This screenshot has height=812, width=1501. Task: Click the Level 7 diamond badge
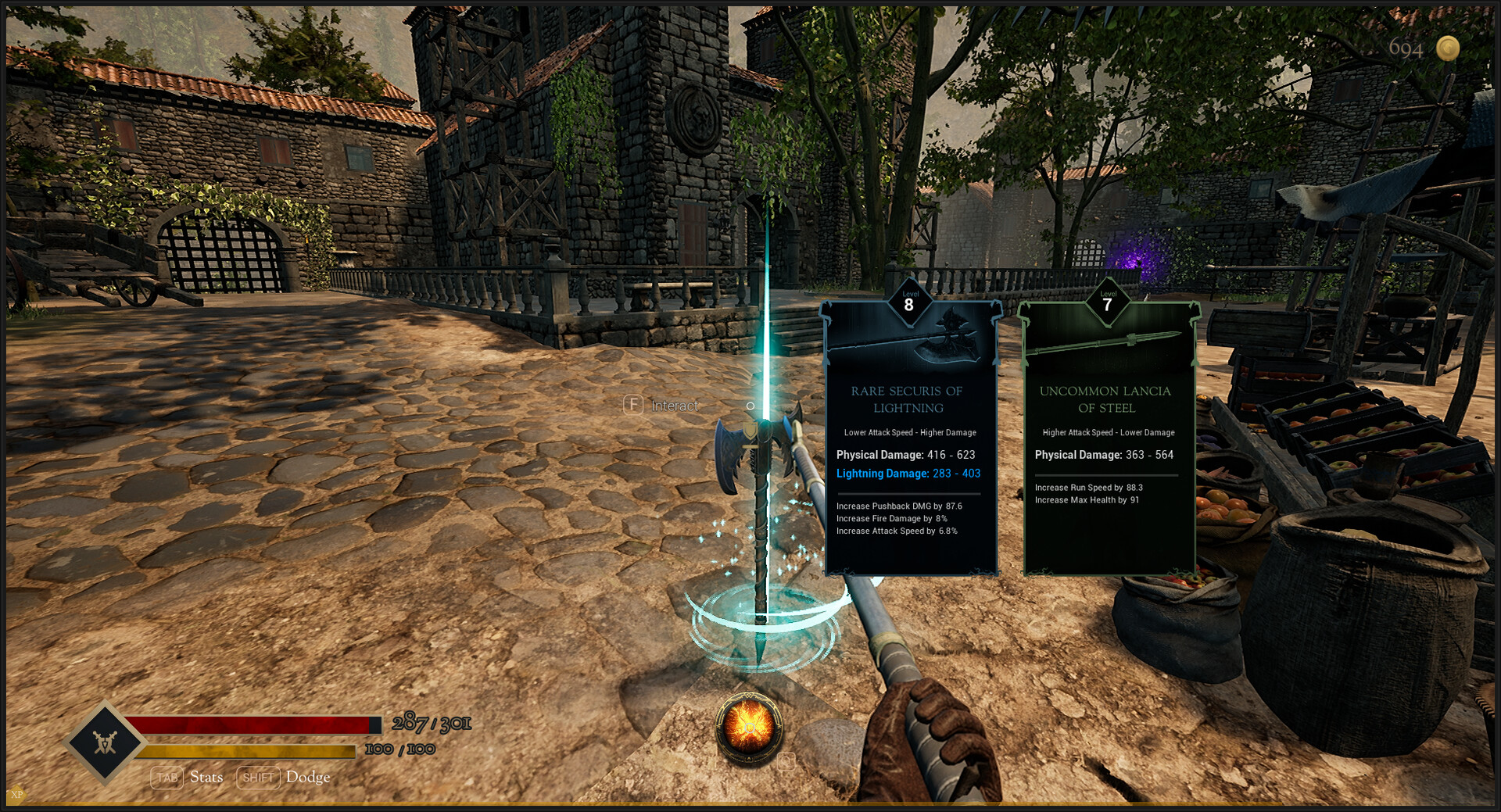(x=1107, y=303)
